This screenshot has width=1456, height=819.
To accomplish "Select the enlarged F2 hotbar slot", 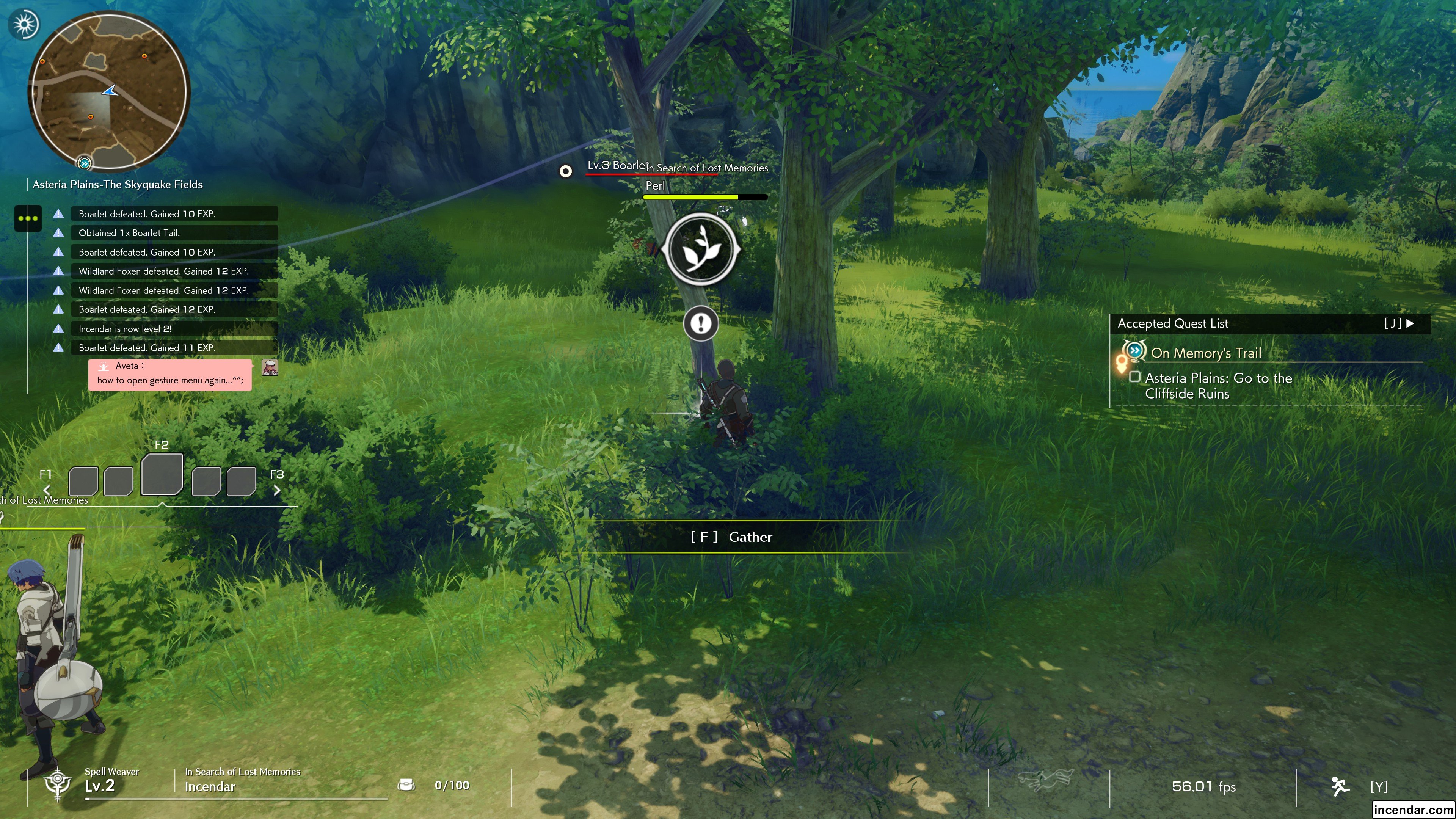I will pyautogui.click(x=162, y=475).
